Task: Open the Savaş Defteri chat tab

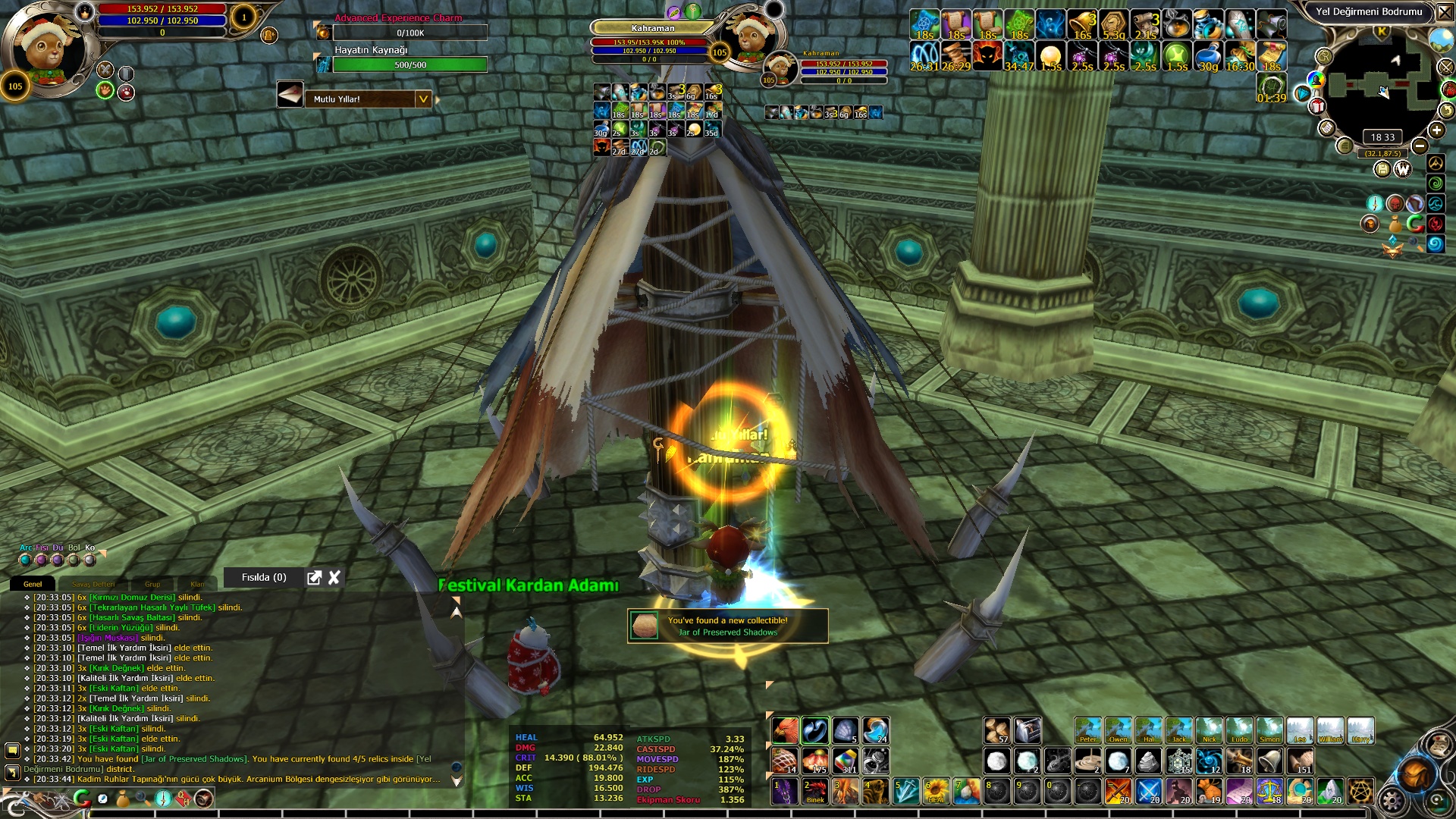Action: 93,584
